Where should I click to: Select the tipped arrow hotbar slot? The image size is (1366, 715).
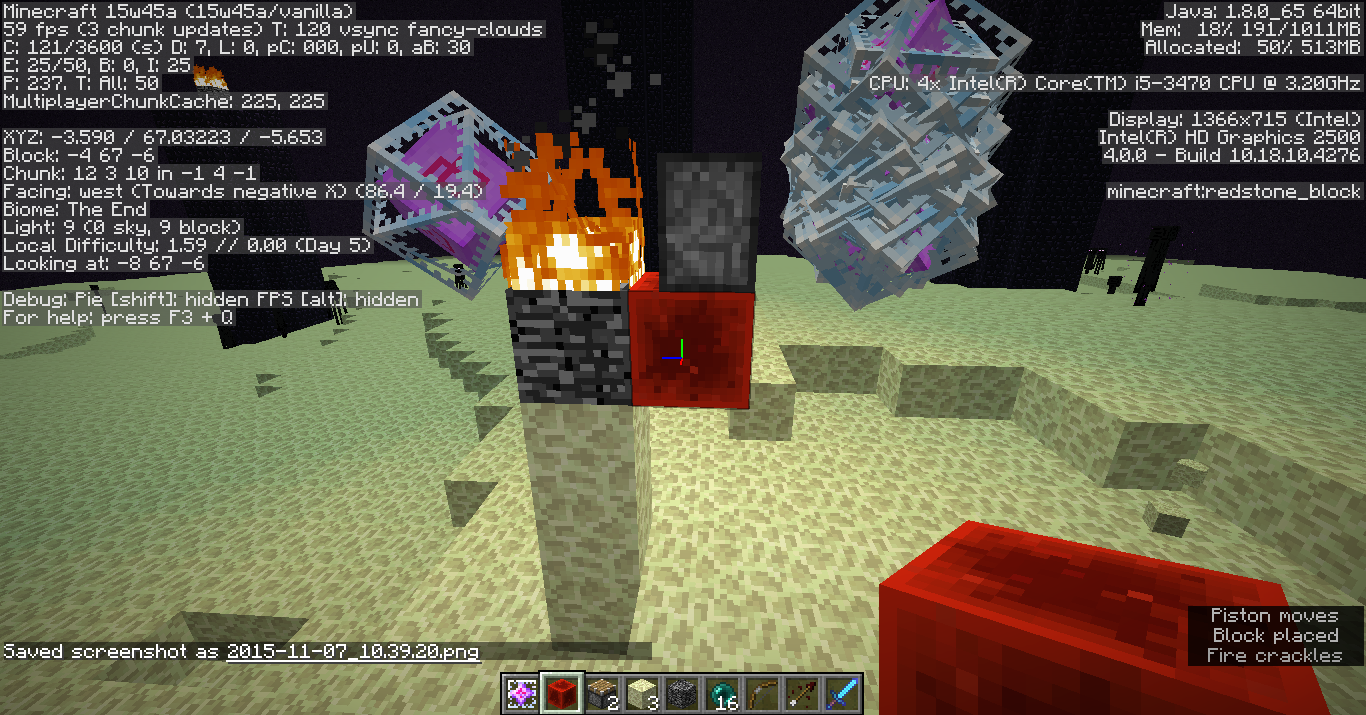[801, 693]
